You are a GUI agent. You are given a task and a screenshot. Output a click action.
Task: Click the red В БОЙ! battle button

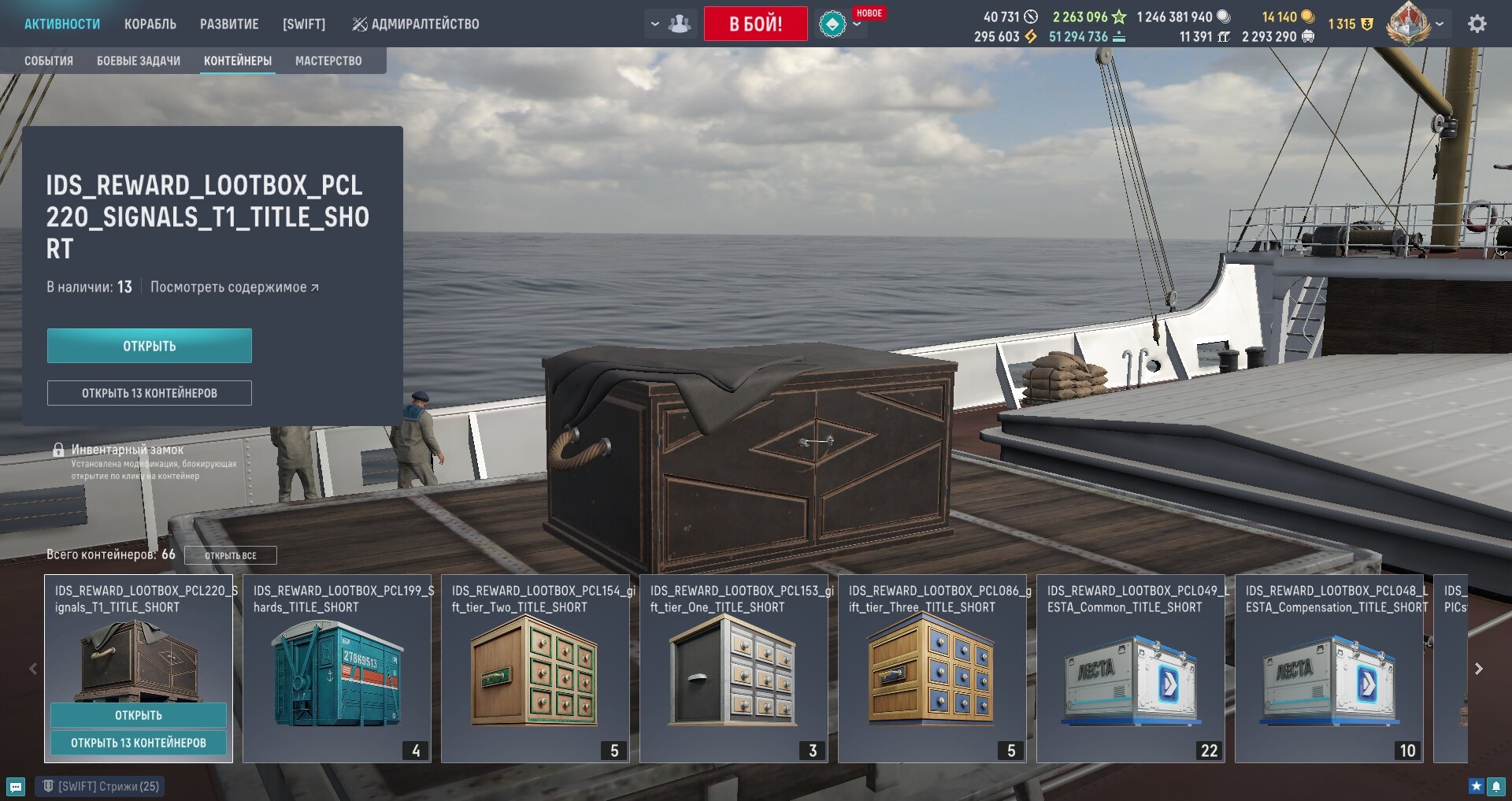(x=755, y=24)
